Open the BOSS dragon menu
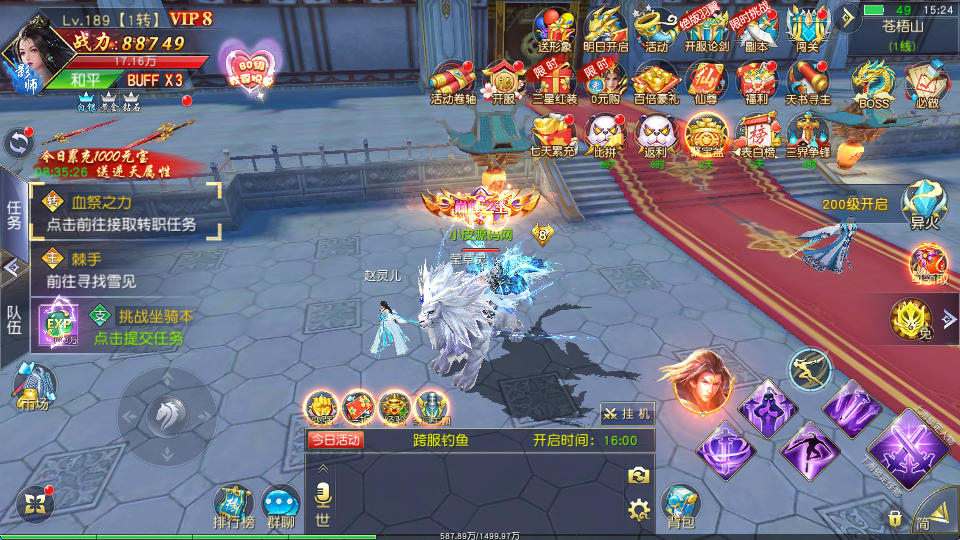Screen dimensions: 960x540 pyautogui.click(x=873, y=84)
